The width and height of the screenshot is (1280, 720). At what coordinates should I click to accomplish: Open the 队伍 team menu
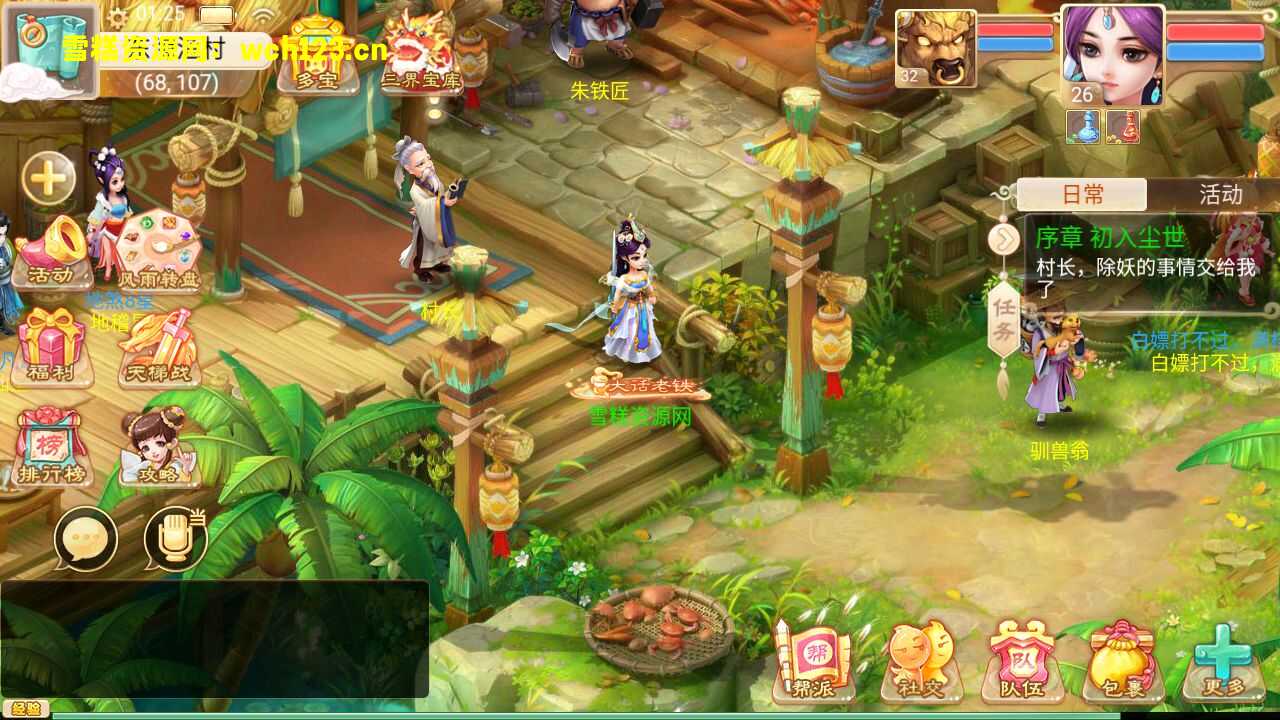click(1022, 660)
